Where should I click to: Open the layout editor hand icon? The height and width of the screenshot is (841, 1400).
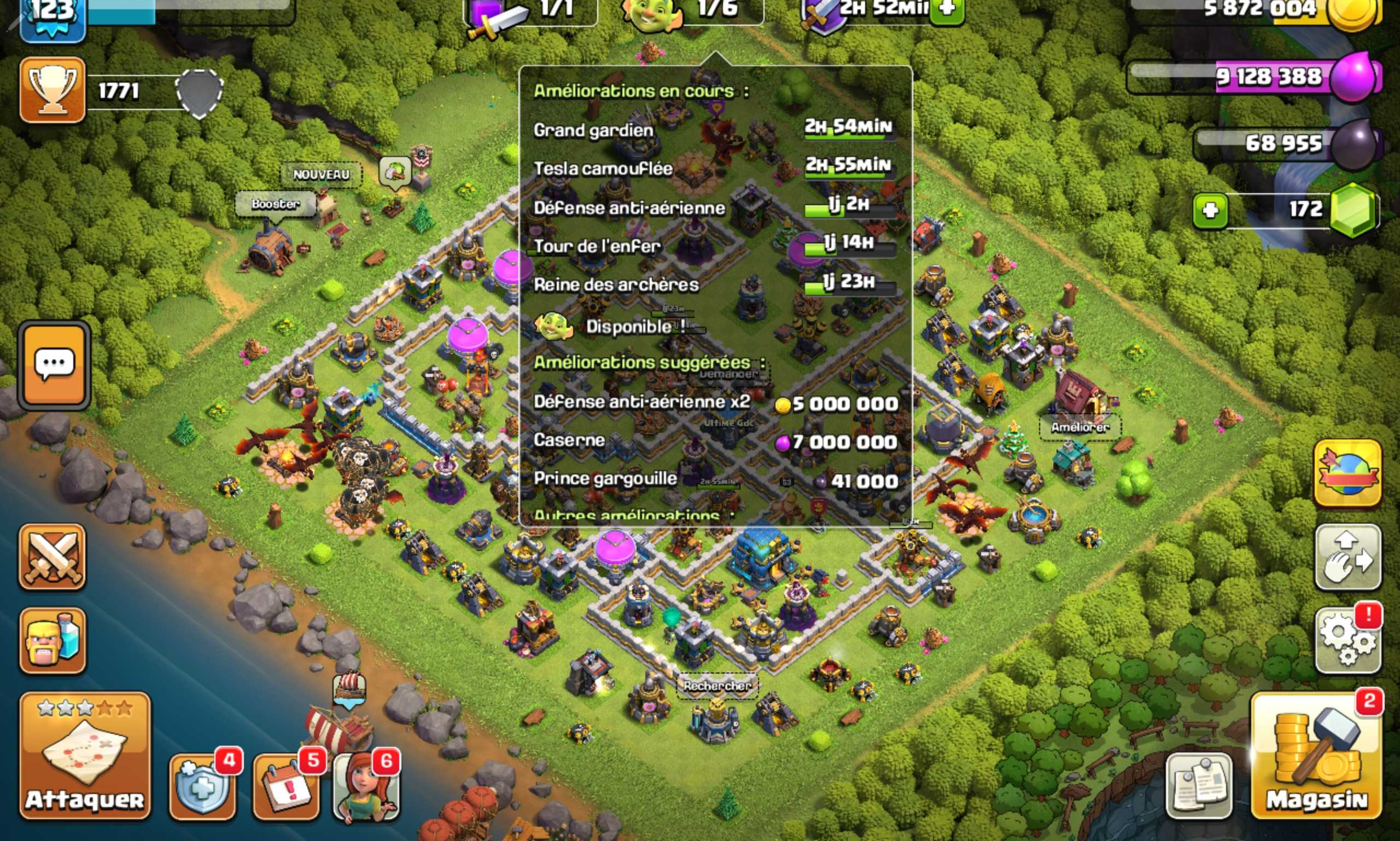coord(1347,556)
